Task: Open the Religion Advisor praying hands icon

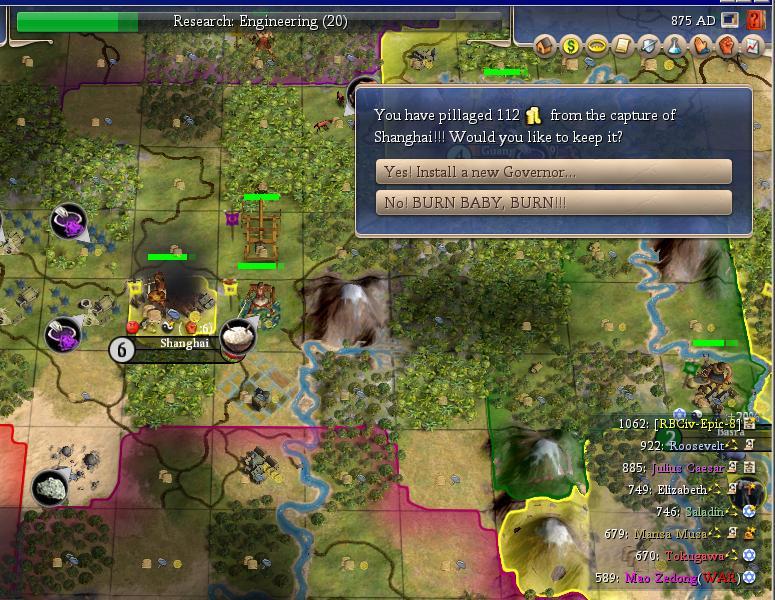Action: pyautogui.click(x=701, y=45)
